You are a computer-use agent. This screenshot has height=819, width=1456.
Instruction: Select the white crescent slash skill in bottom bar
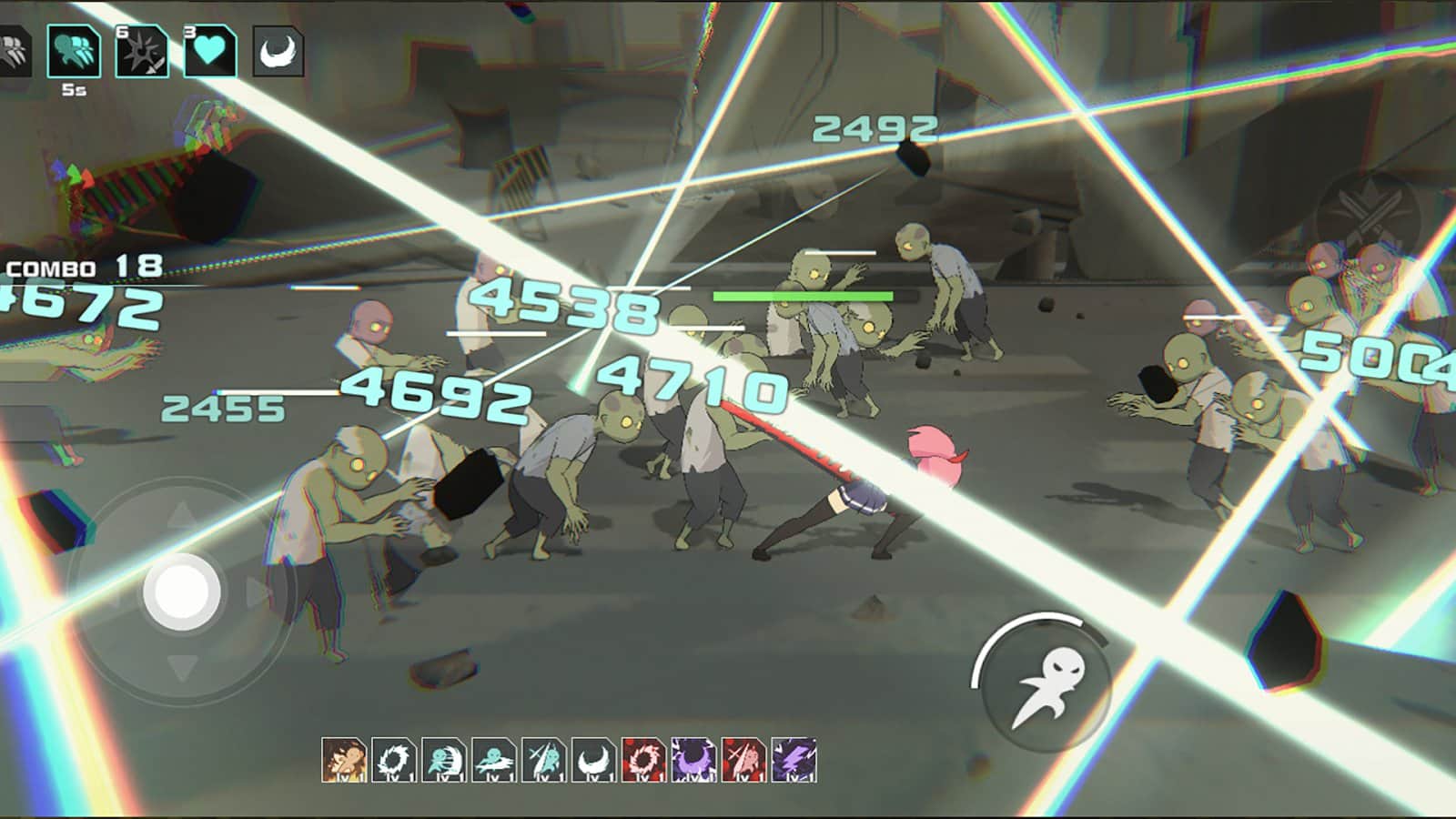[593, 761]
